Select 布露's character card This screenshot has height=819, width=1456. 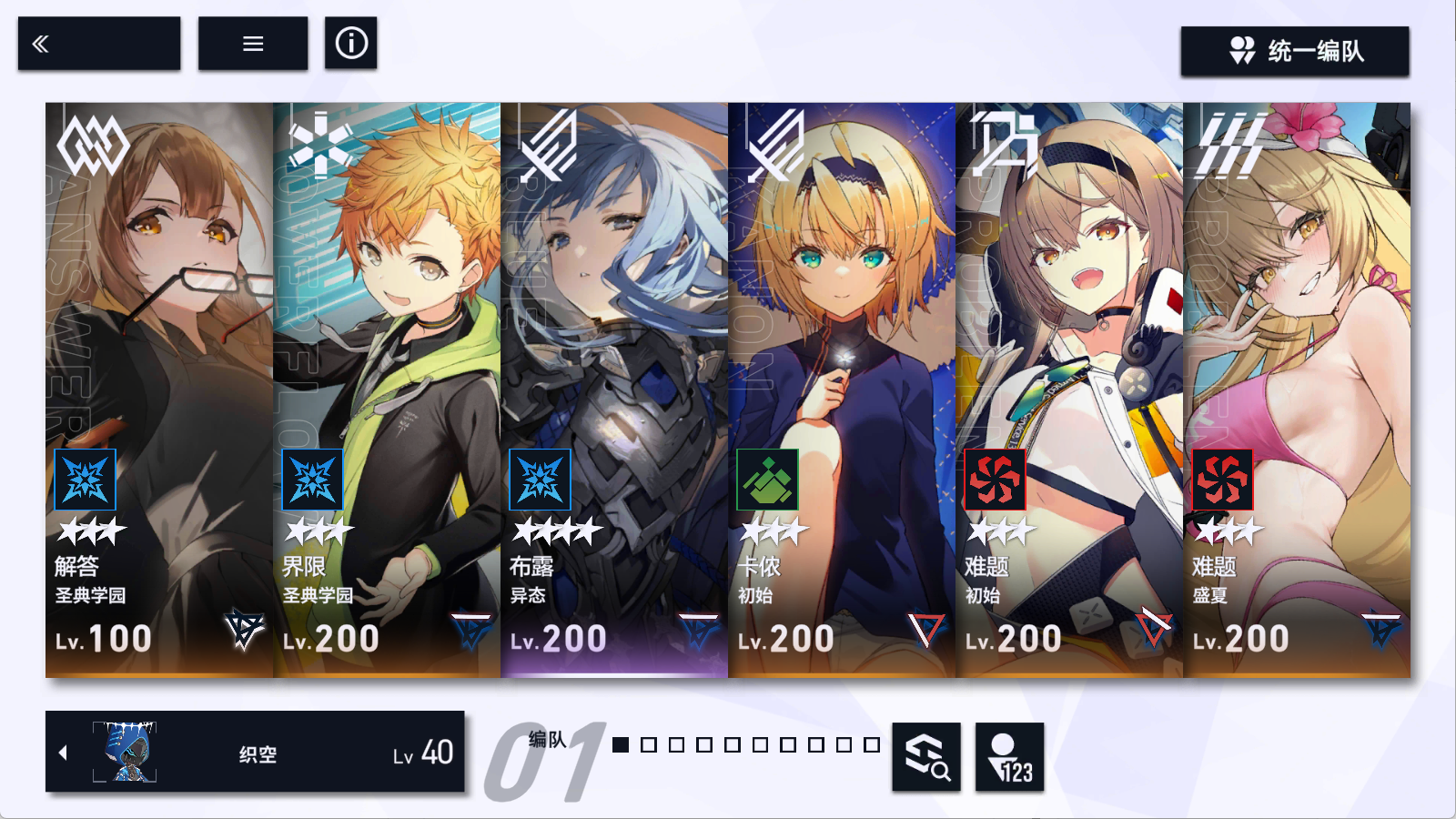pos(614,364)
